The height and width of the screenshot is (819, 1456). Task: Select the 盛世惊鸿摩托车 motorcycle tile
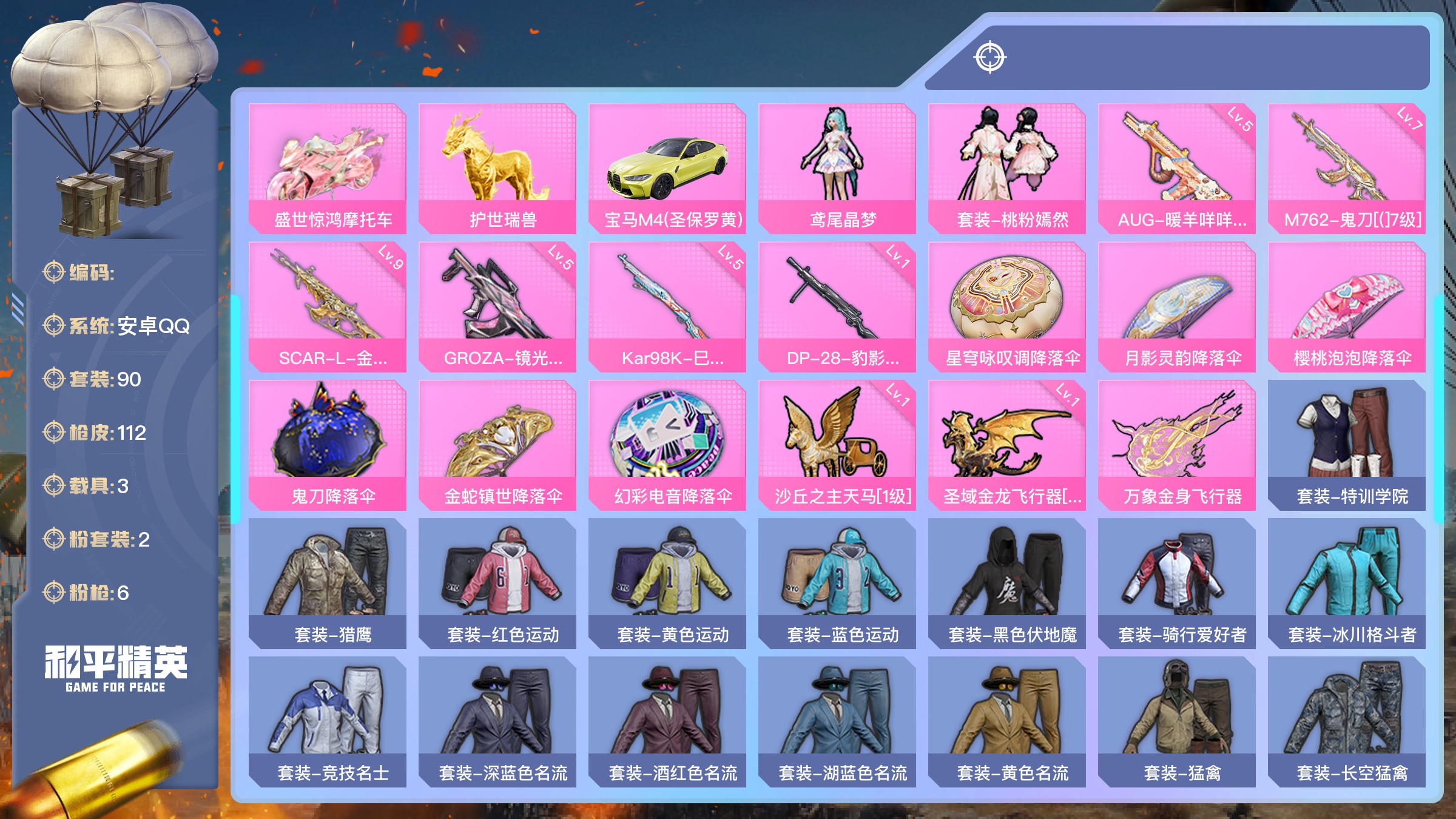click(x=328, y=168)
